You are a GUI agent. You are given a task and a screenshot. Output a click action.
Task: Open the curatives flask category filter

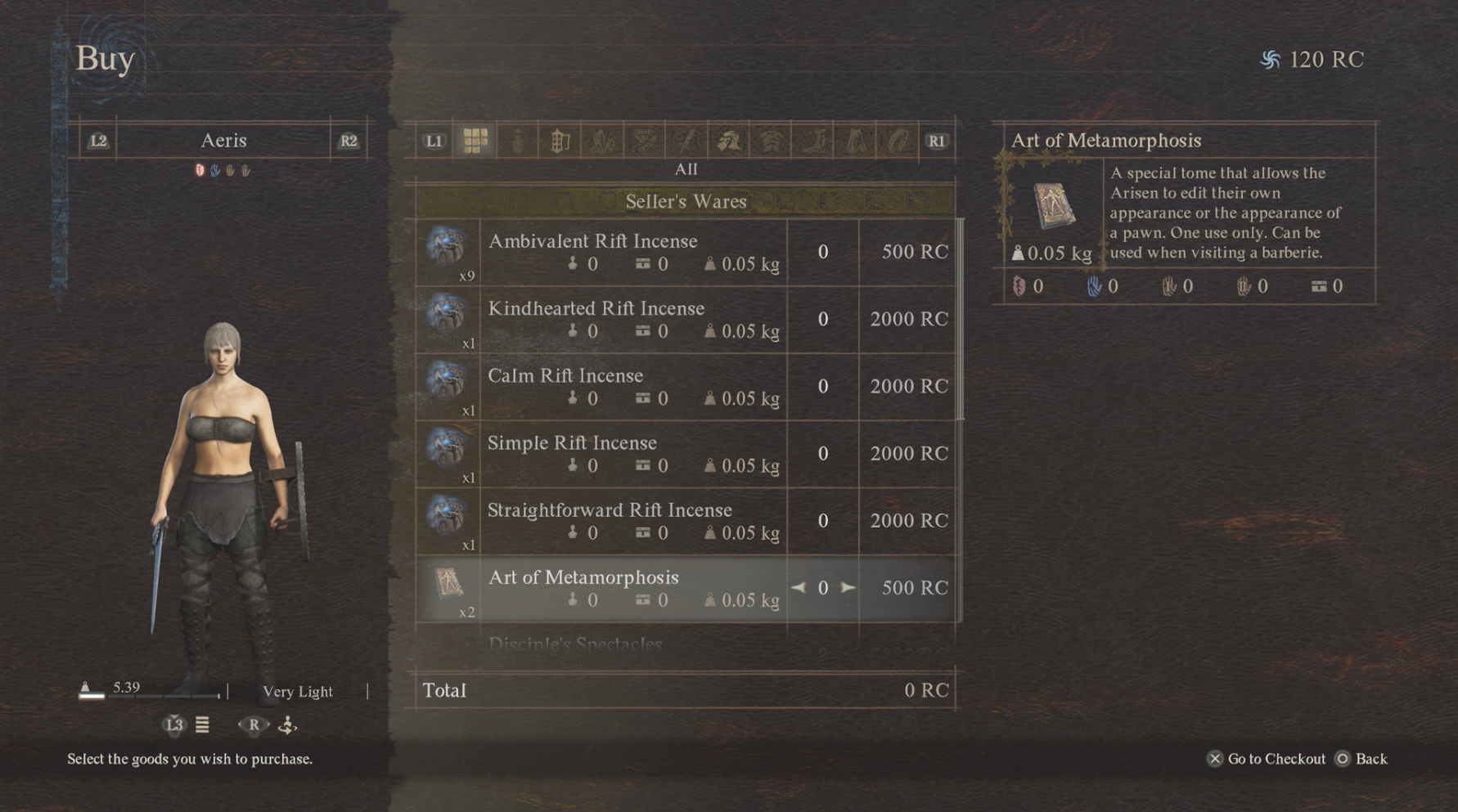pos(517,140)
